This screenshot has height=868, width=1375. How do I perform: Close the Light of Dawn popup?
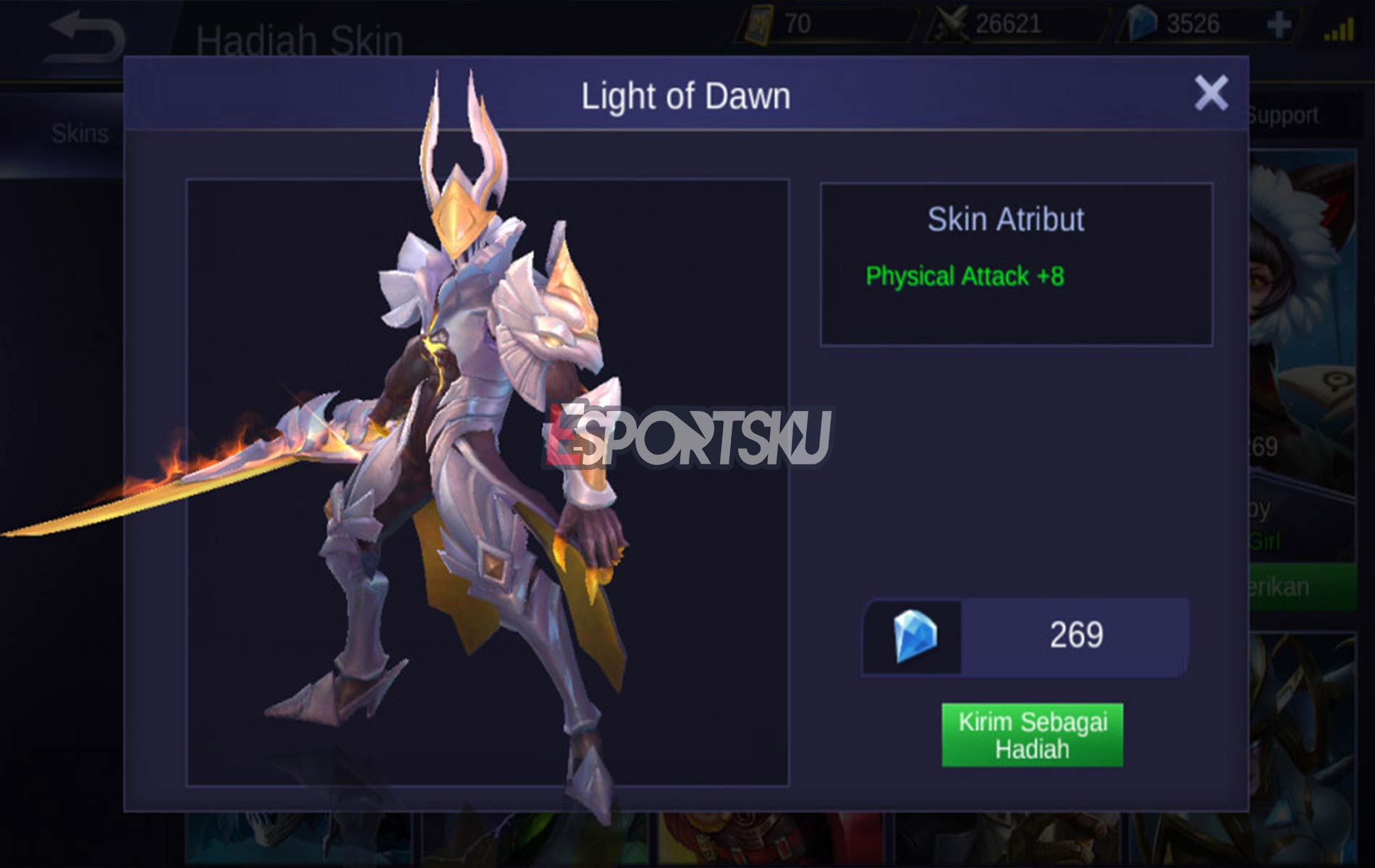[x=1210, y=93]
